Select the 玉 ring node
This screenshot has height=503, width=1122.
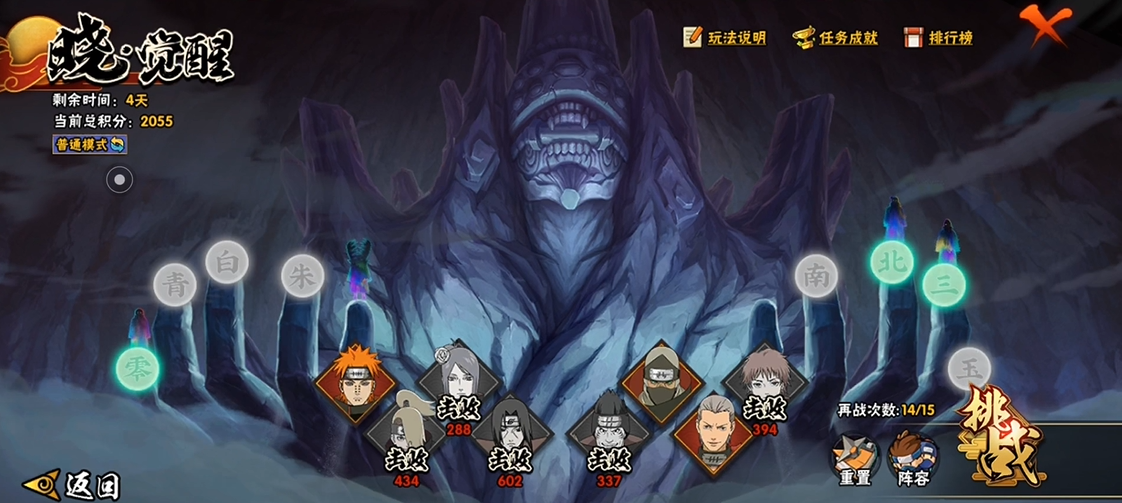[968, 368]
